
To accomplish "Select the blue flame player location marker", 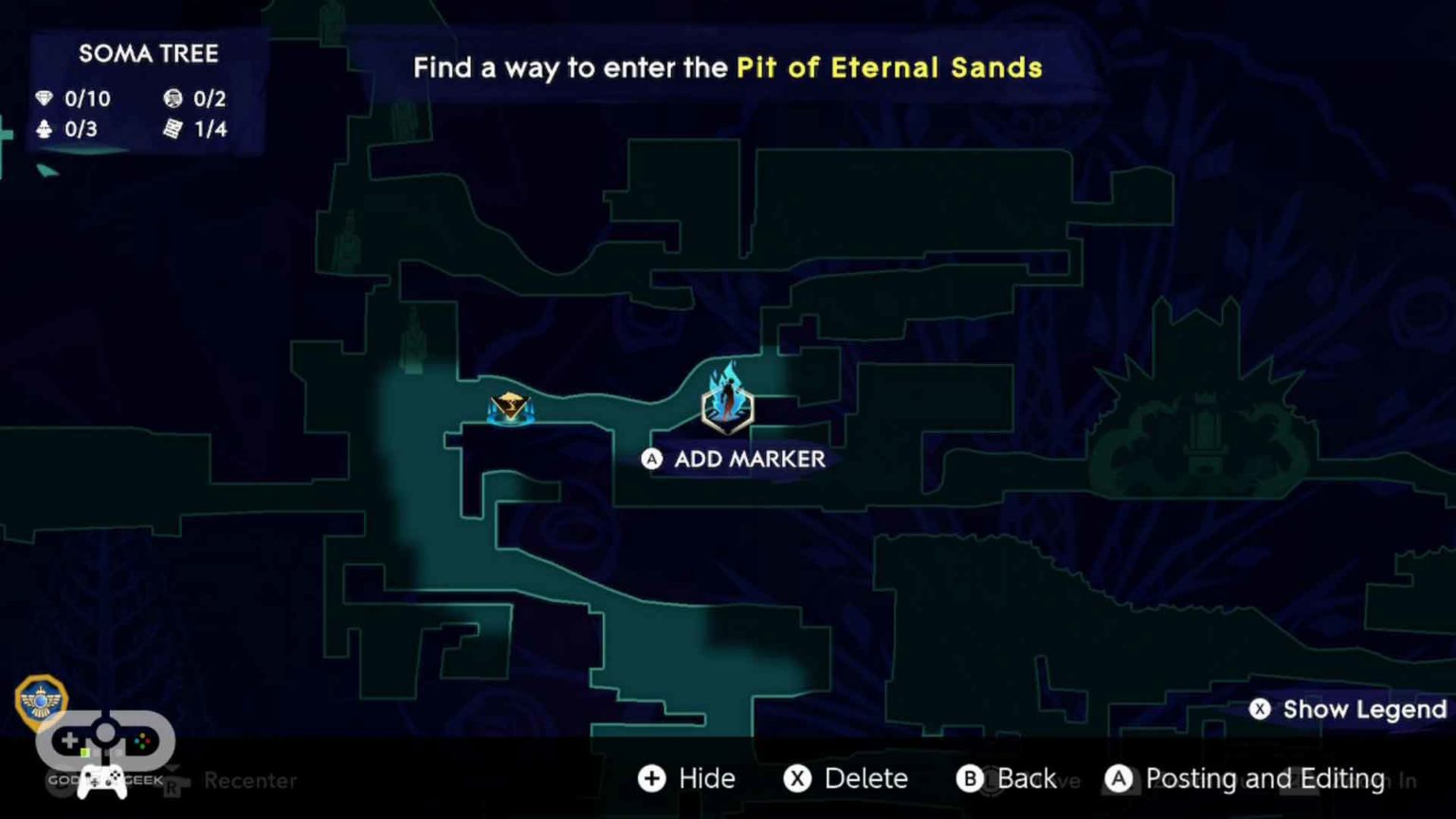I will pos(727,398).
